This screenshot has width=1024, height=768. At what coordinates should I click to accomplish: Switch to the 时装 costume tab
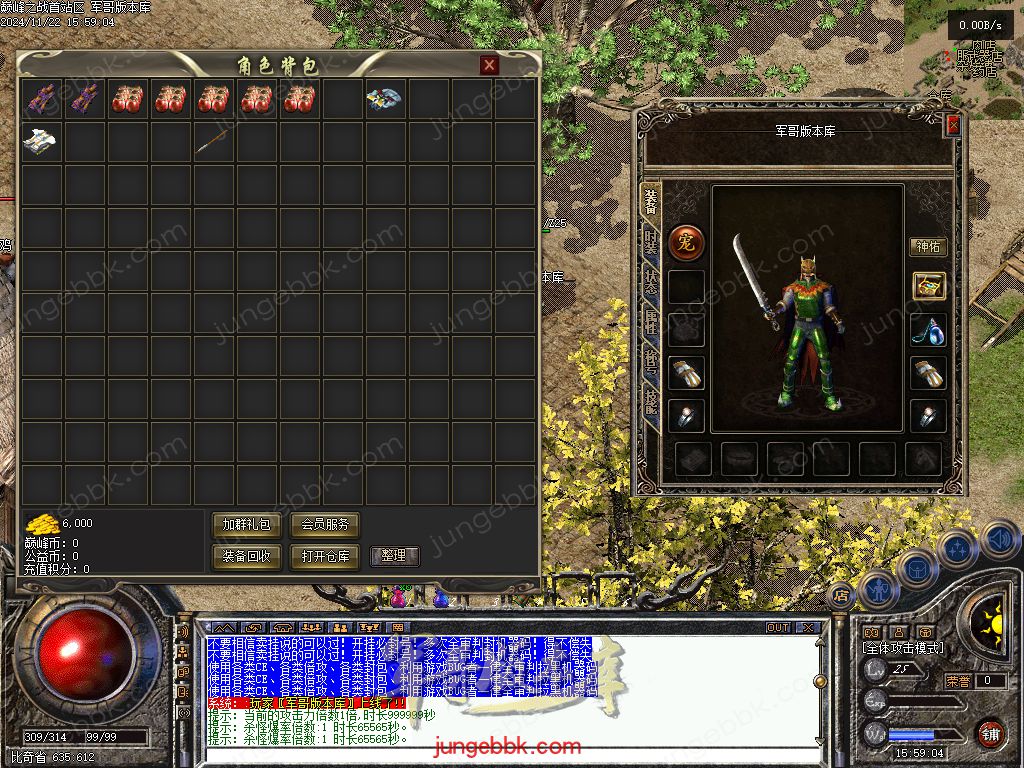pos(651,241)
